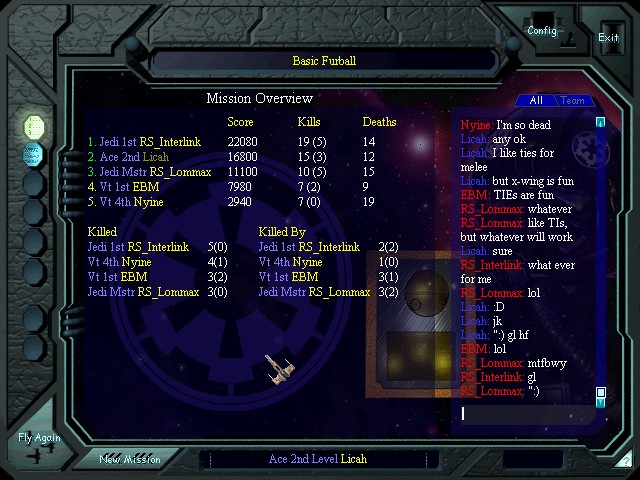This screenshot has height=480, width=640.
Task: Select the lit yellow-green overview page button
Action: [34, 126]
